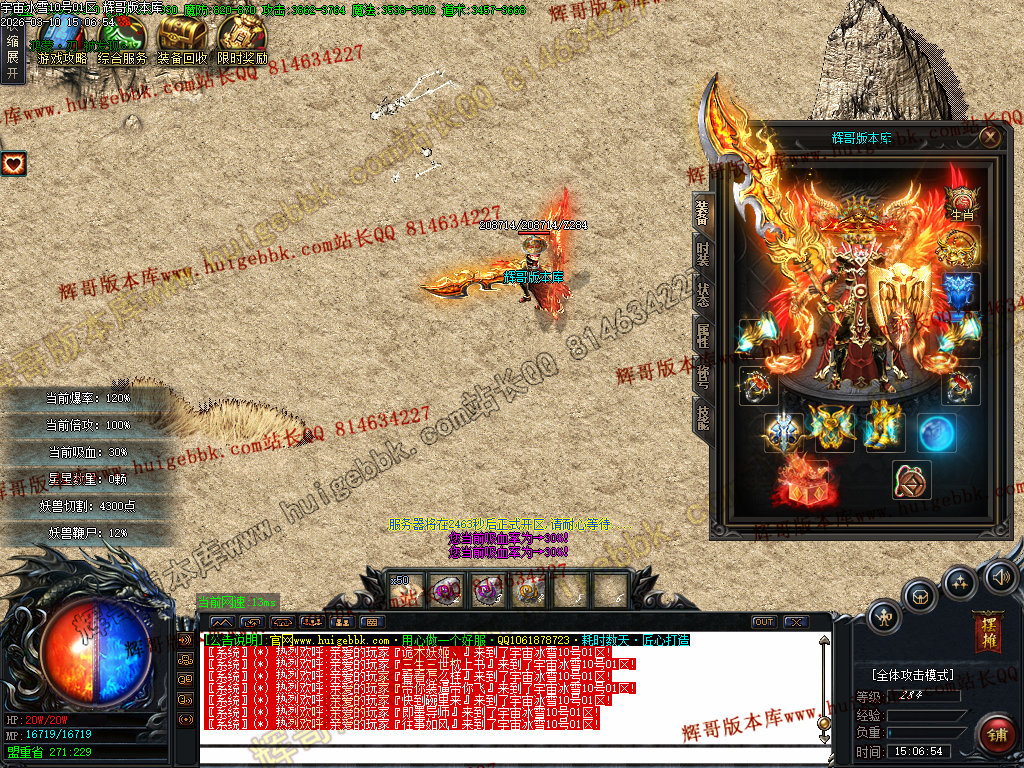Screen dimensions: 1024x768
Task: Click the glowing heart buff icon
Action: [x=13, y=162]
